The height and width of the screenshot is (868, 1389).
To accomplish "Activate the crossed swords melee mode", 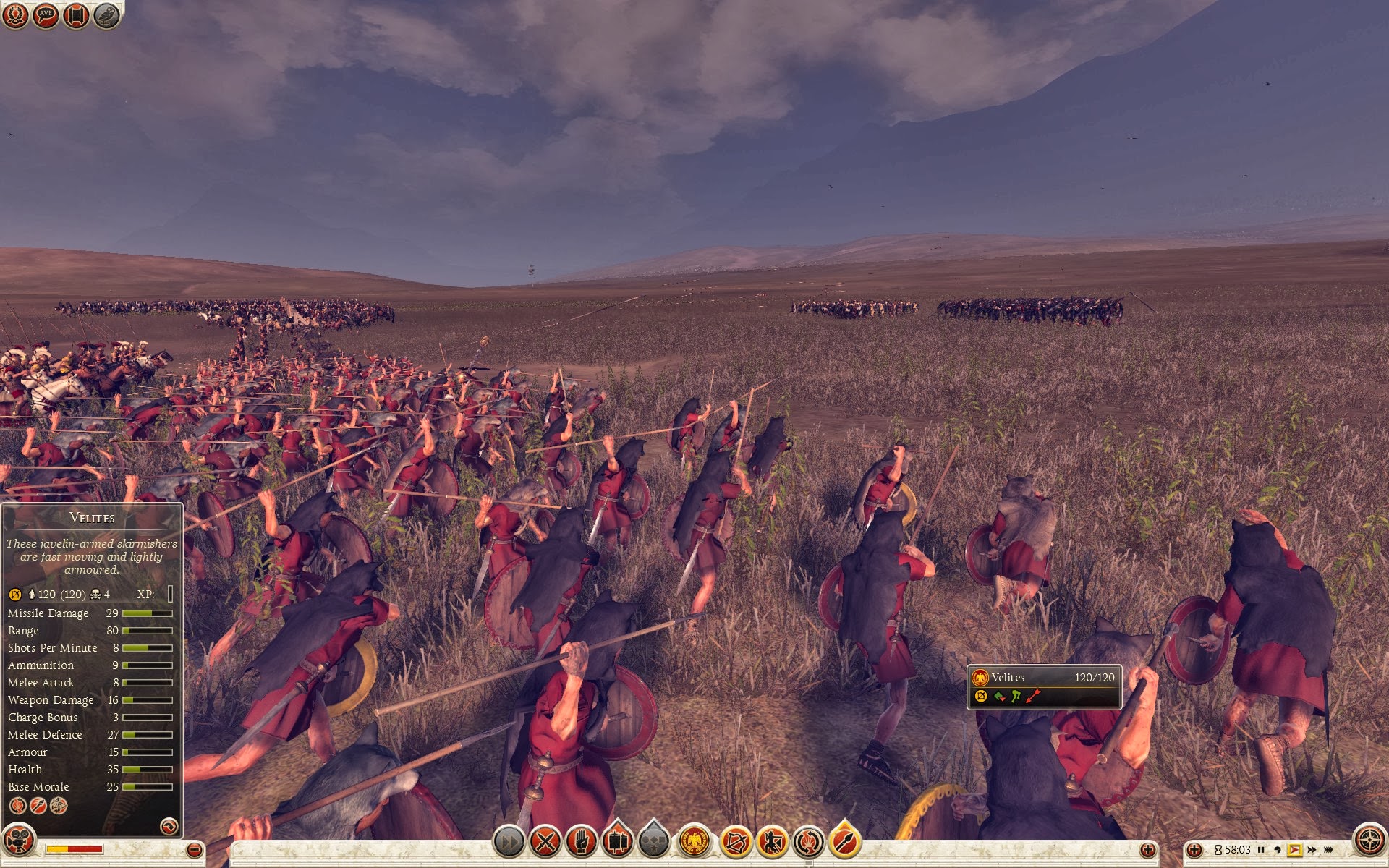I will [545, 841].
